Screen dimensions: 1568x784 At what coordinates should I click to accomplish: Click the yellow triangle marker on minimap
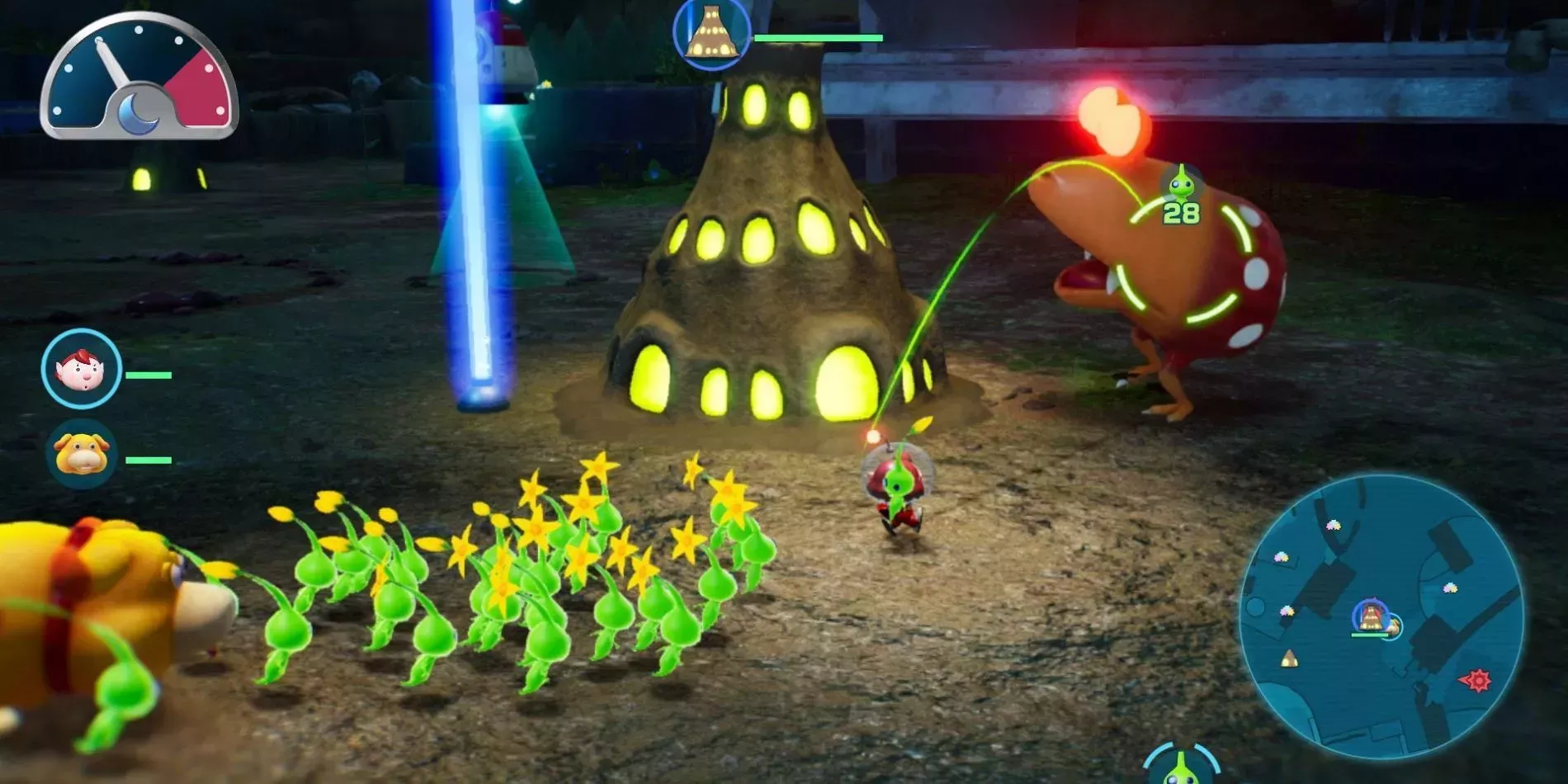1288,659
